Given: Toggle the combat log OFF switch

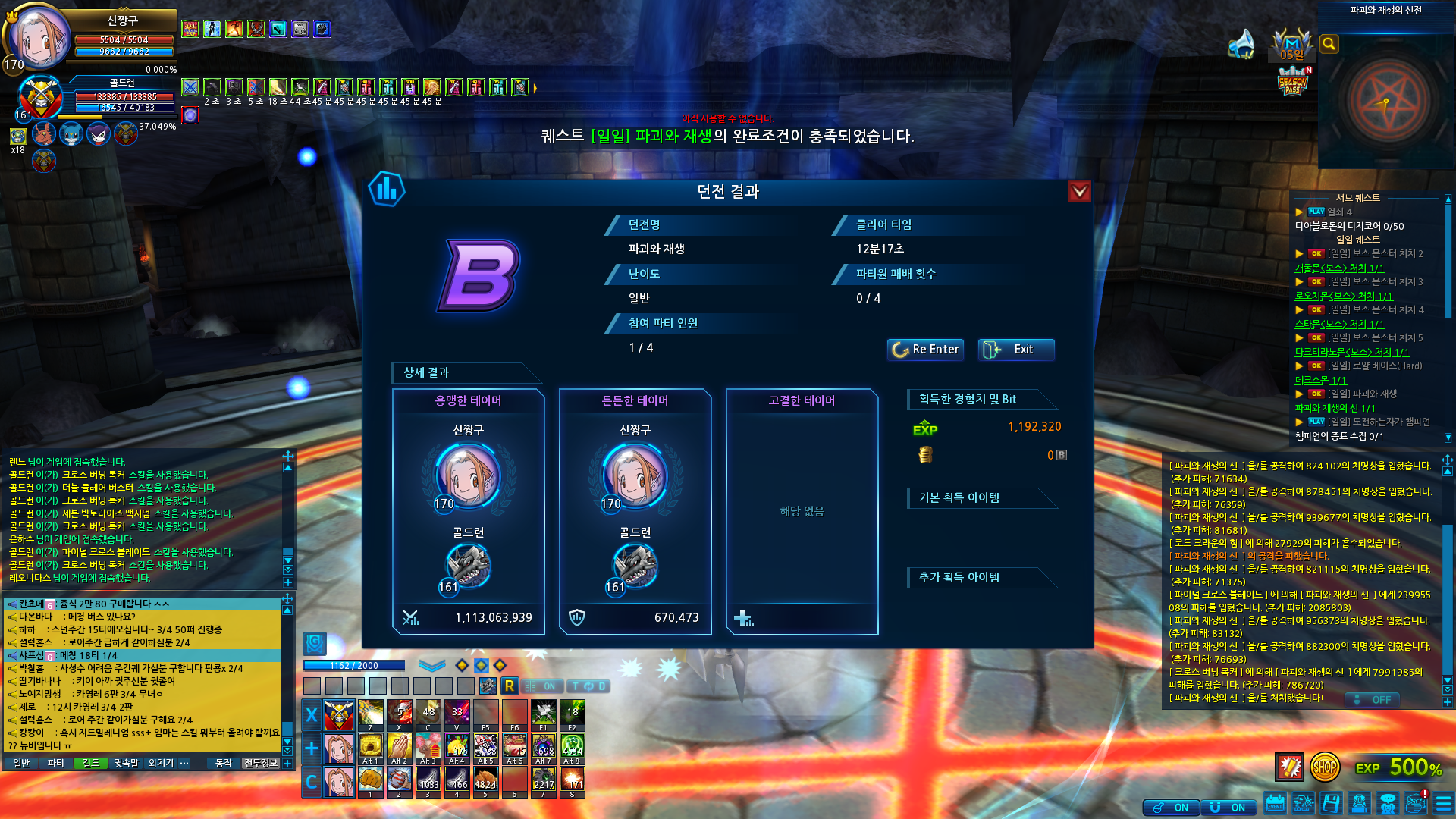Looking at the screenshot, I should 1373,700.
